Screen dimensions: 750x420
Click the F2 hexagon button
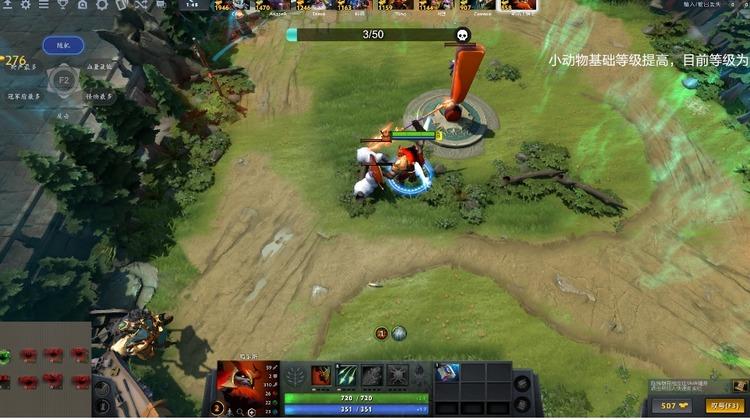[x=63, y=79]
